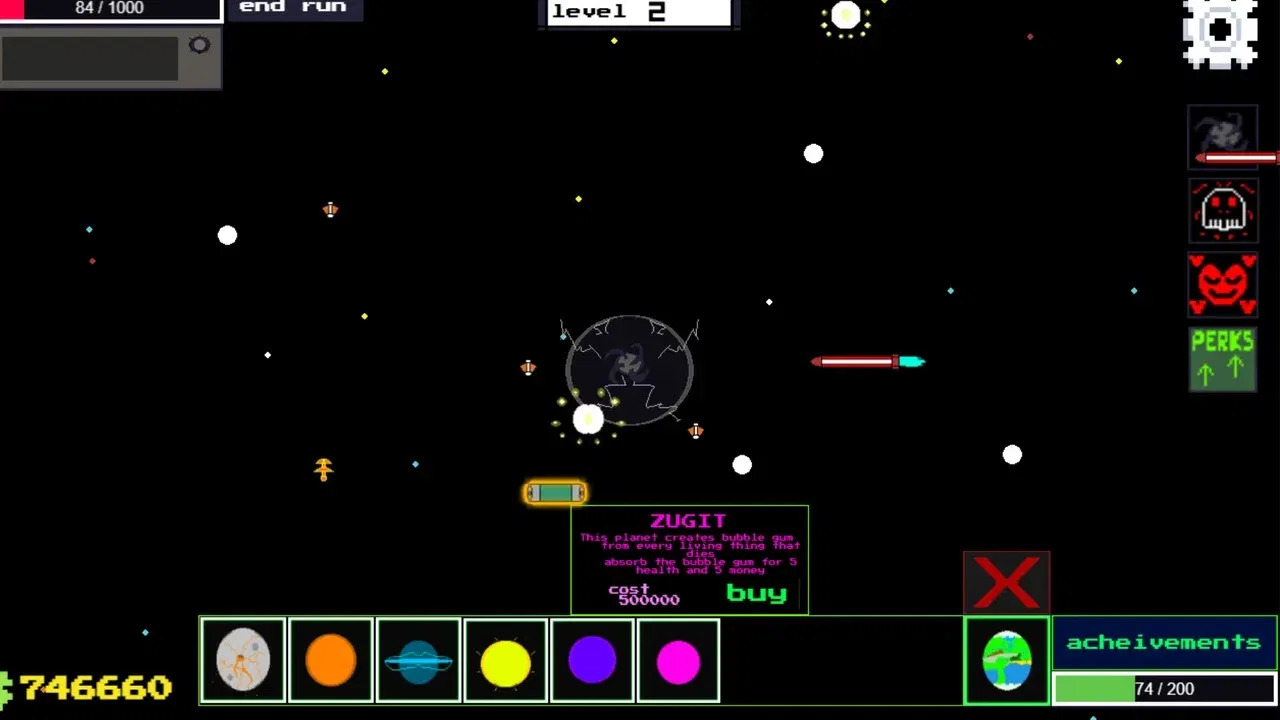Image resolution: width=1280 pixels, height=720 pixels.
Task: Open the PERKS upgrade panel
Action: (1222, 357)
